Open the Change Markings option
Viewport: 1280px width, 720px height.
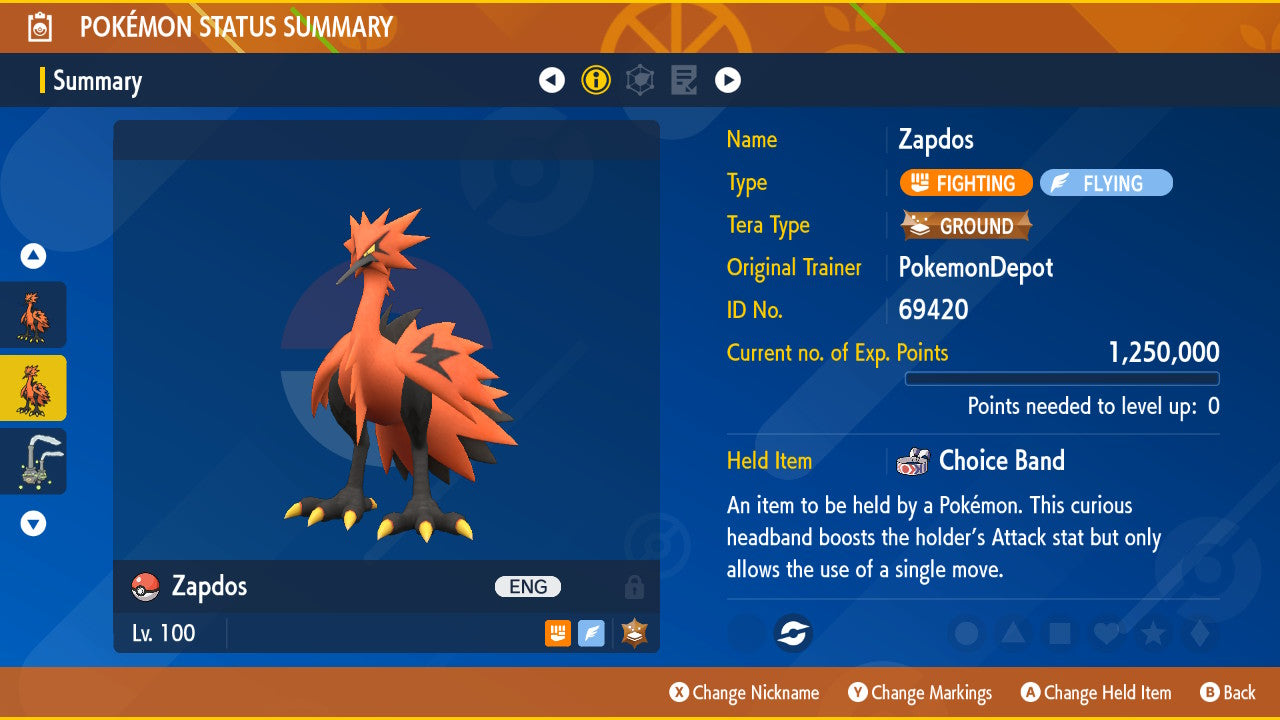(920, 693)
